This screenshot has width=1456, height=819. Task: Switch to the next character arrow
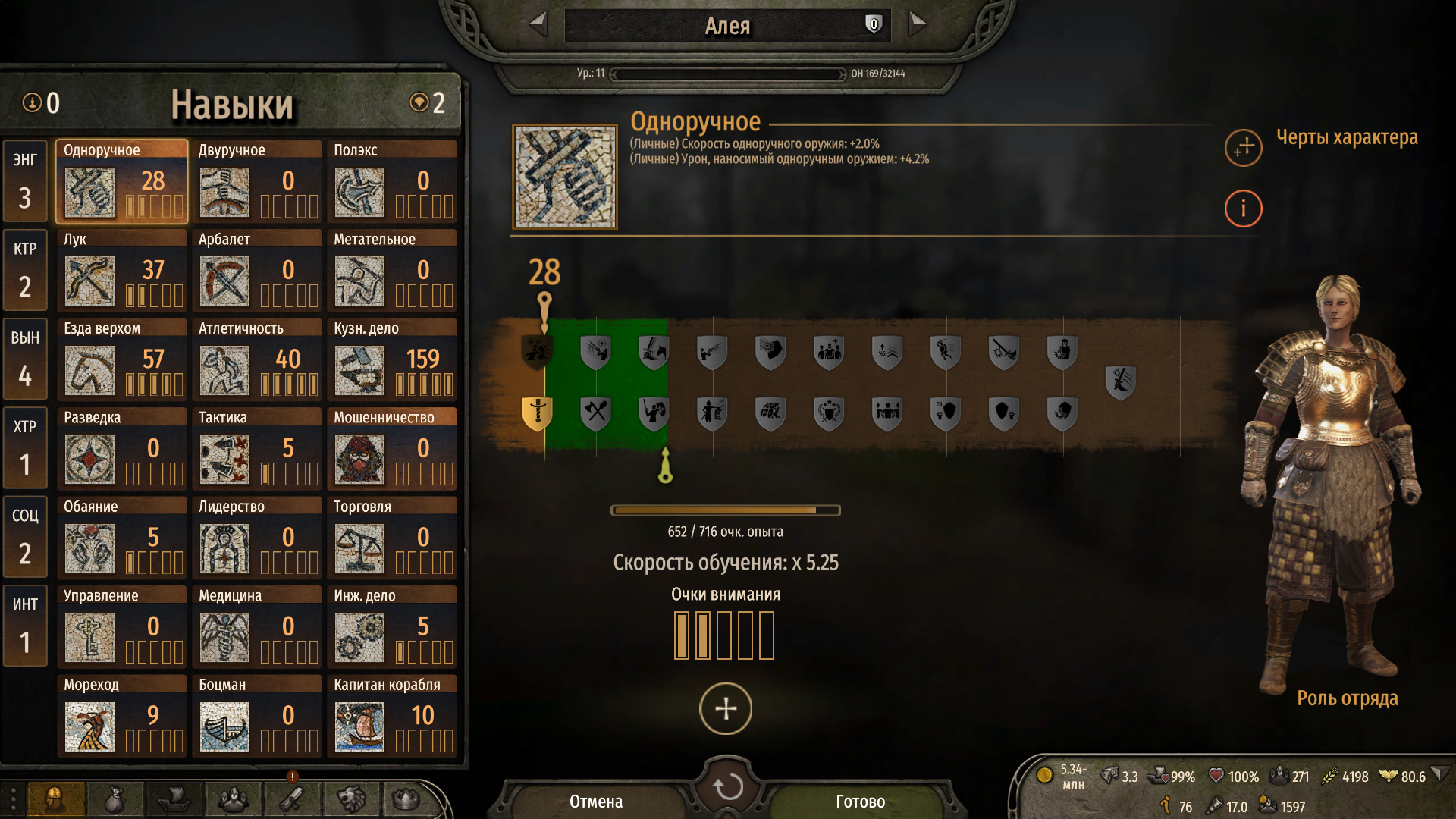click(917, 24)
